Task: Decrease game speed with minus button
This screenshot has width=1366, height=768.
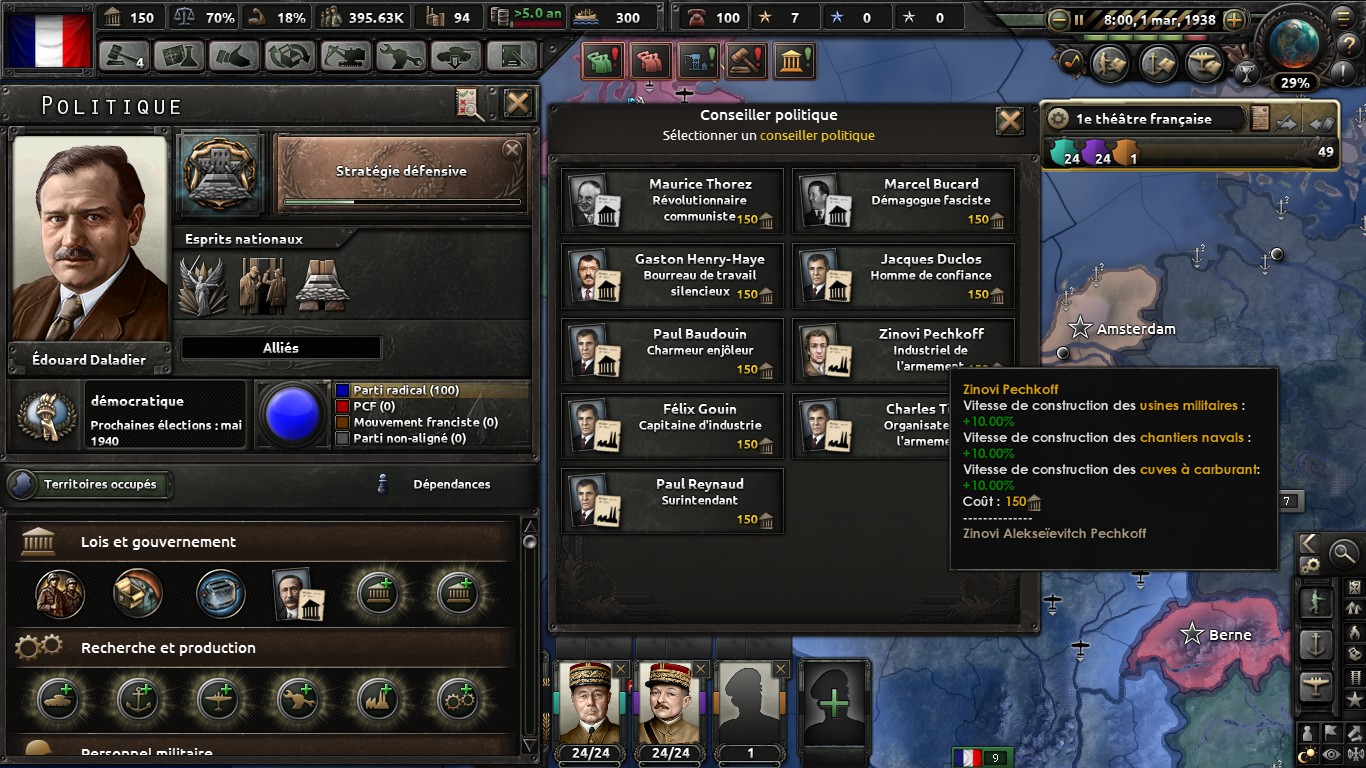Action: coord(1059,19)
